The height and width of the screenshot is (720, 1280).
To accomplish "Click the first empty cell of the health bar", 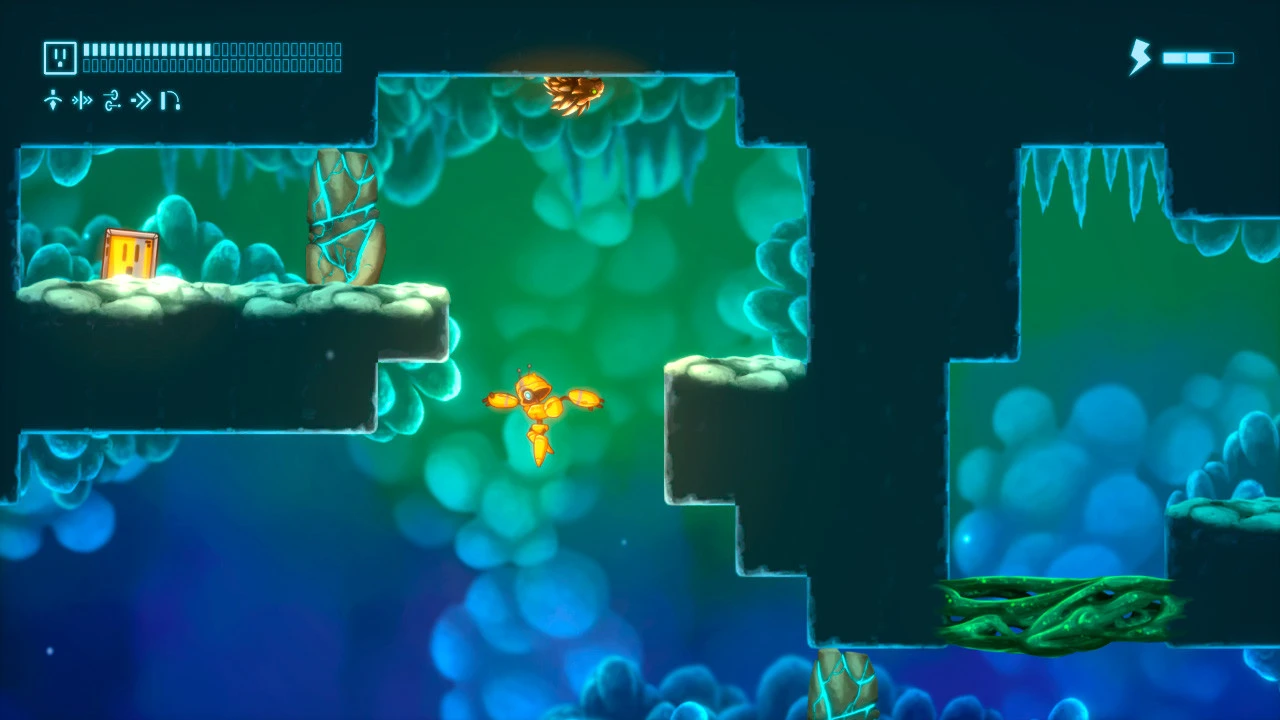I will [217, 49].
